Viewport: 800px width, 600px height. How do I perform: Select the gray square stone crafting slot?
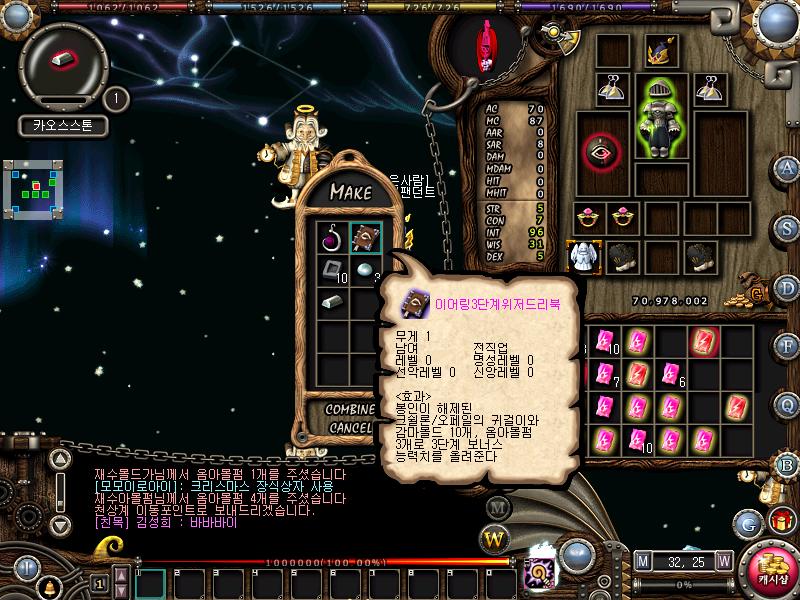pos(333,270)
